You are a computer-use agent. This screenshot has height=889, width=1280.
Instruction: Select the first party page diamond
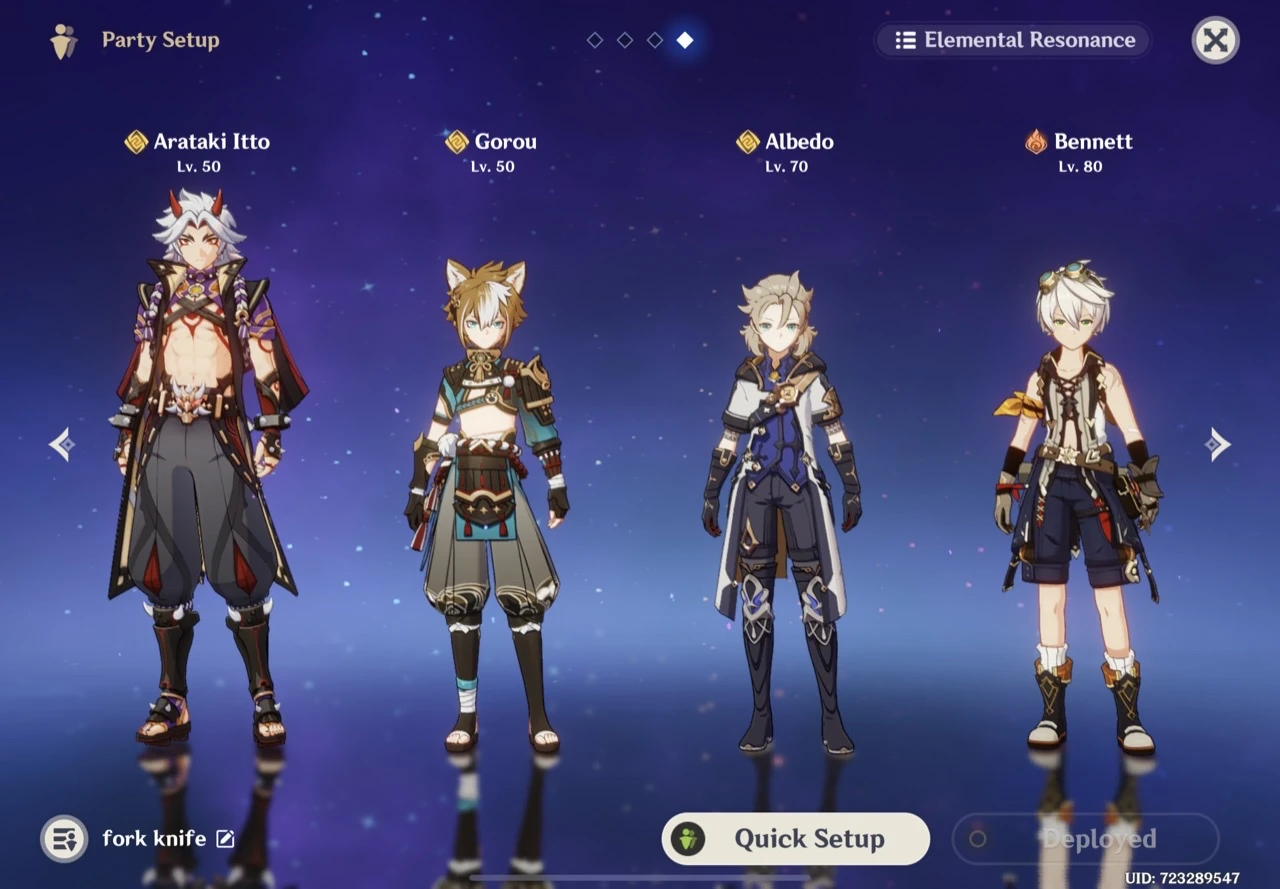pos(595,41)
